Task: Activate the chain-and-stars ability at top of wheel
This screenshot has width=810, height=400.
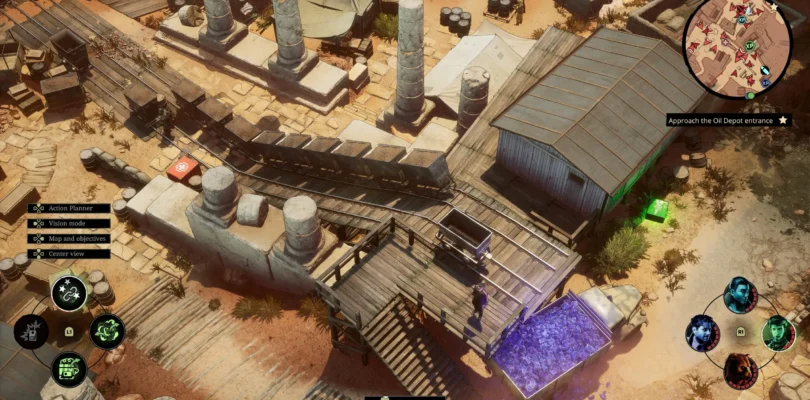Action: click(x=70, y=293)
